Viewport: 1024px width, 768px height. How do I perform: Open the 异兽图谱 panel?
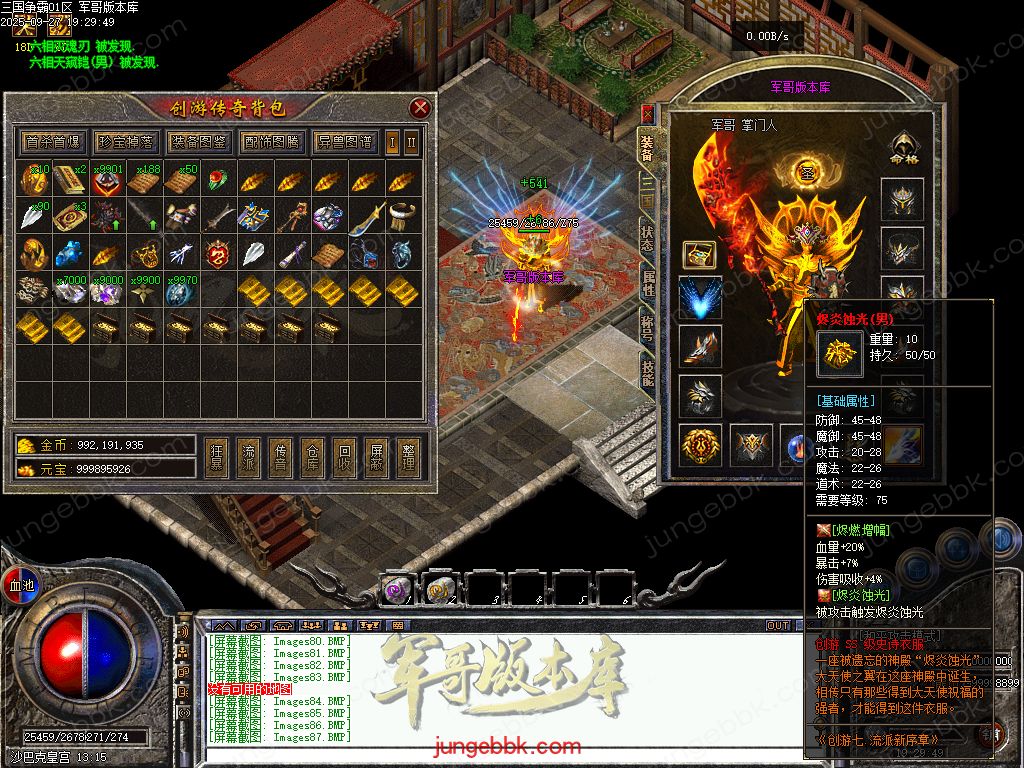pyautogui.click(x=344, y=142)
